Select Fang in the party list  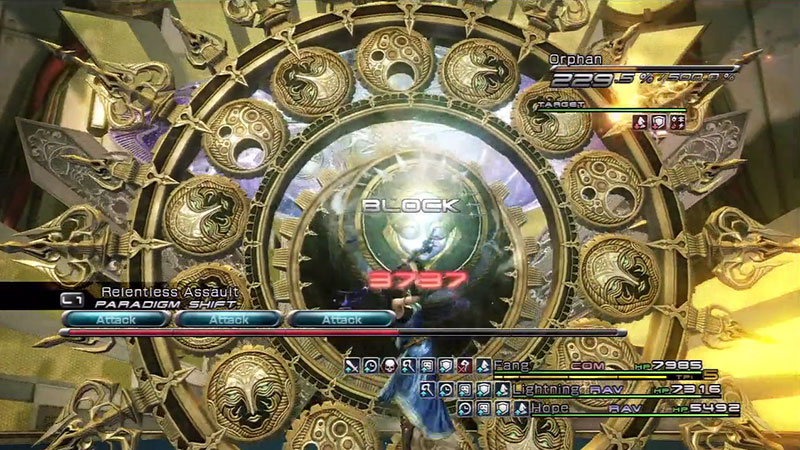tap(511, 366)
